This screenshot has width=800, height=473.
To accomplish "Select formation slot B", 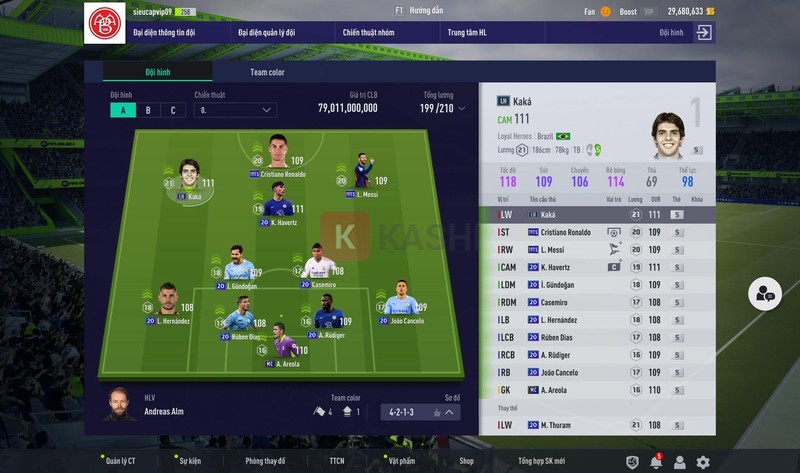I will [x=148, y=110].
